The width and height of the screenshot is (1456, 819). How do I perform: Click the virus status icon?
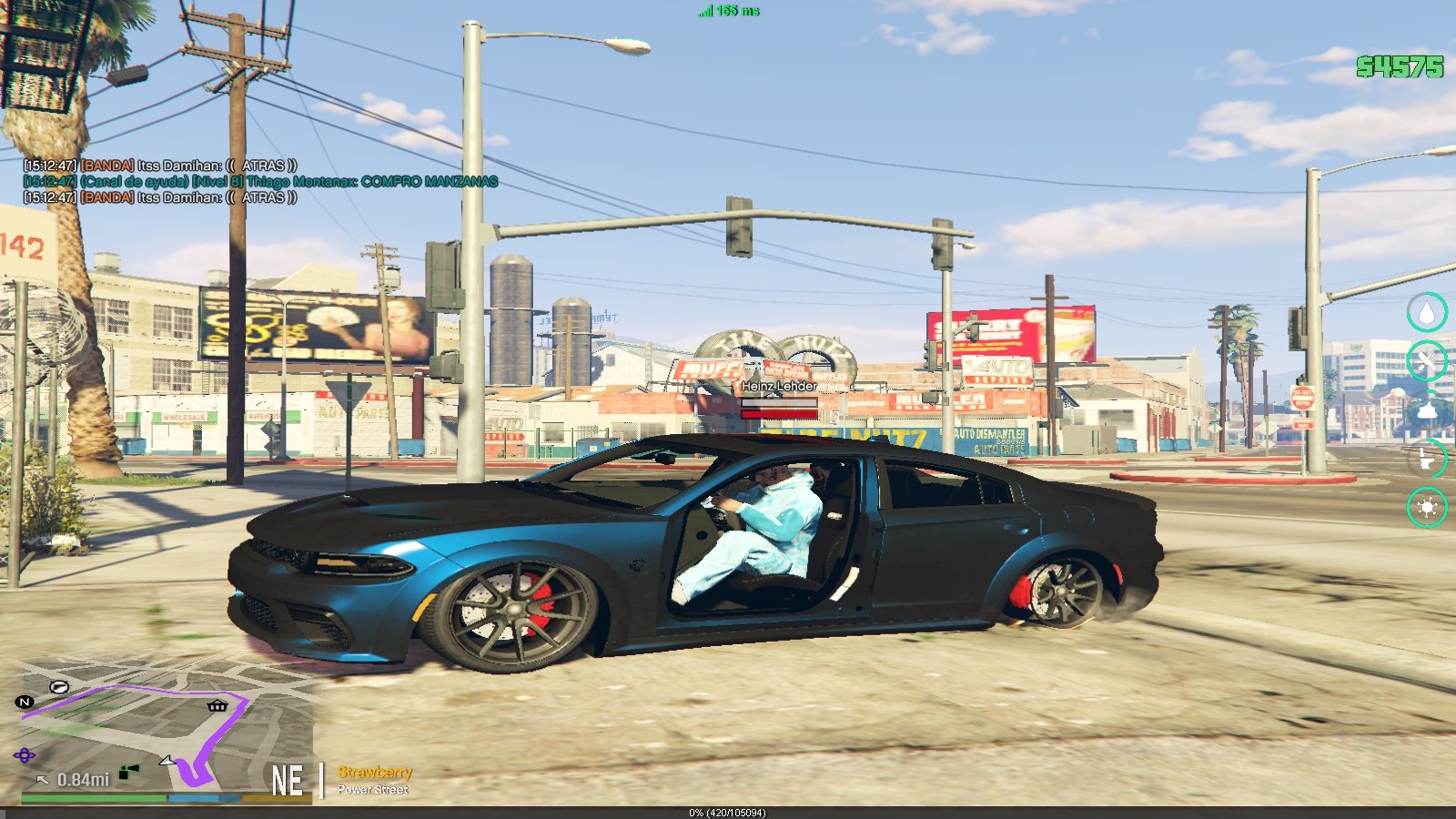tap(1427, 507)
